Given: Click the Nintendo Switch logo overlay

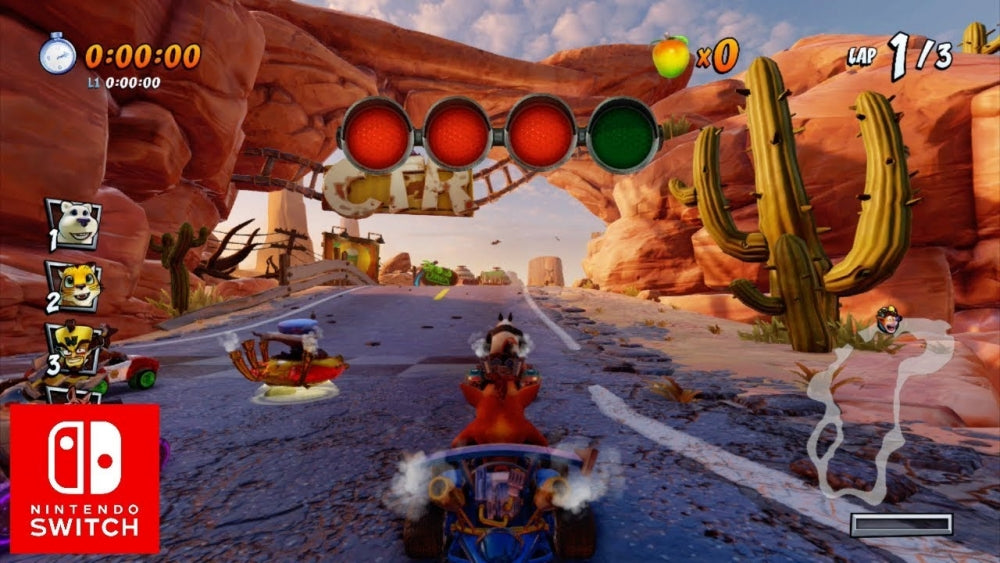Looking at the screenshot, I should point(85,478).
